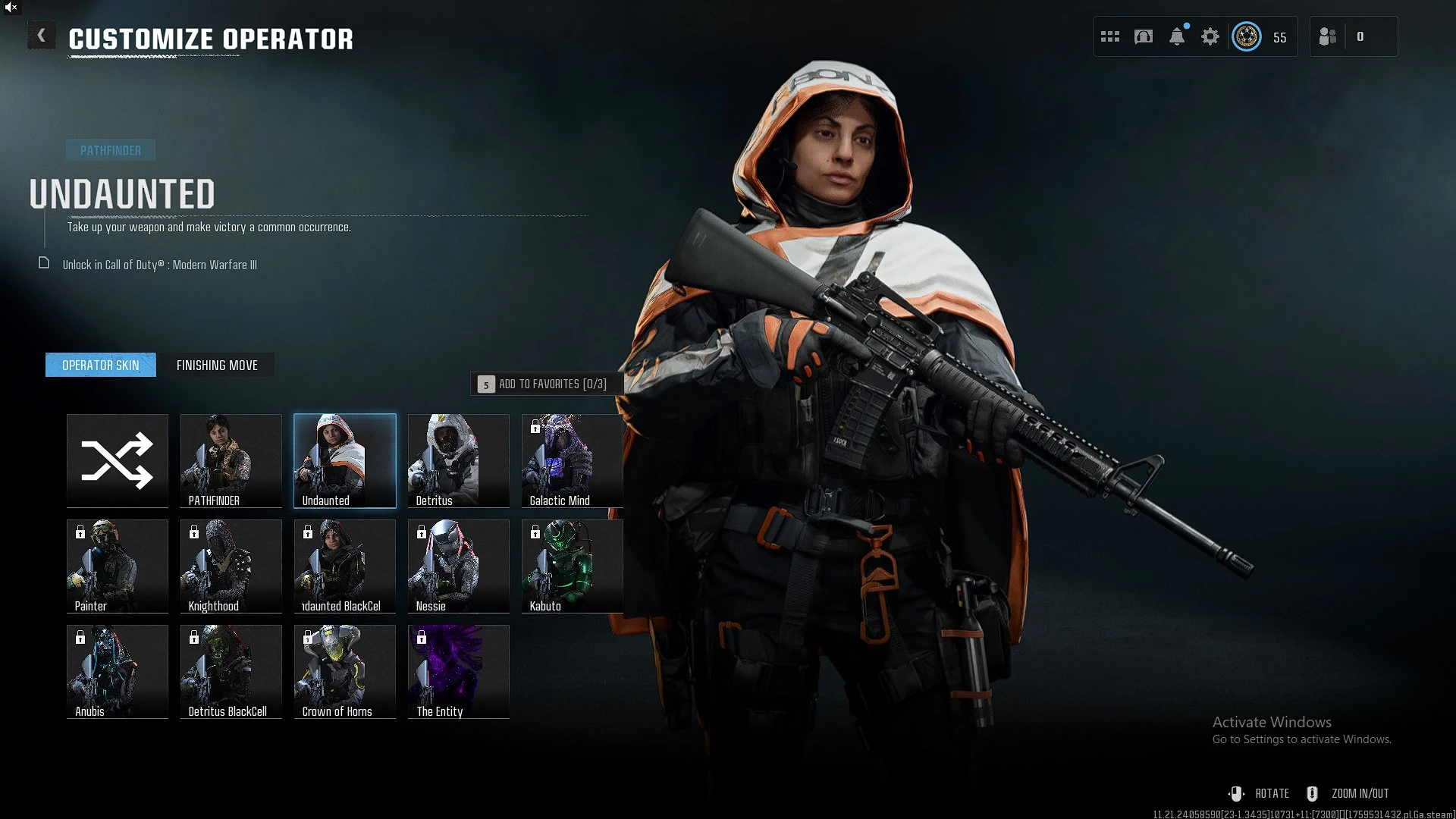1456x819 pixels.
Task: Open the notifications bell
Action: [x=1177, y=36]
